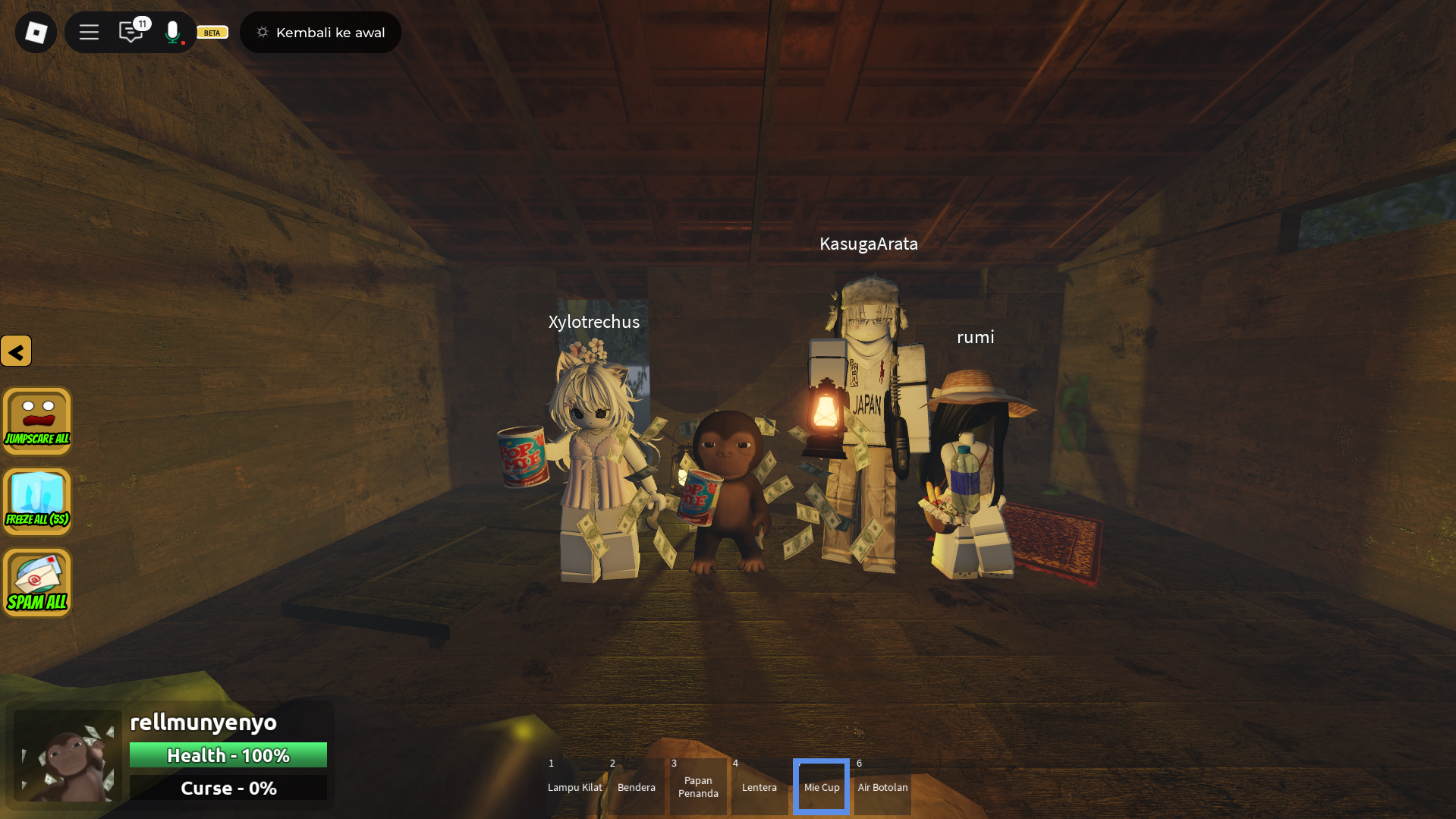The height and width of the screenshot is (819, 1456).
Task: Activate the Jumpscare All button
Action: click(37, 421)
